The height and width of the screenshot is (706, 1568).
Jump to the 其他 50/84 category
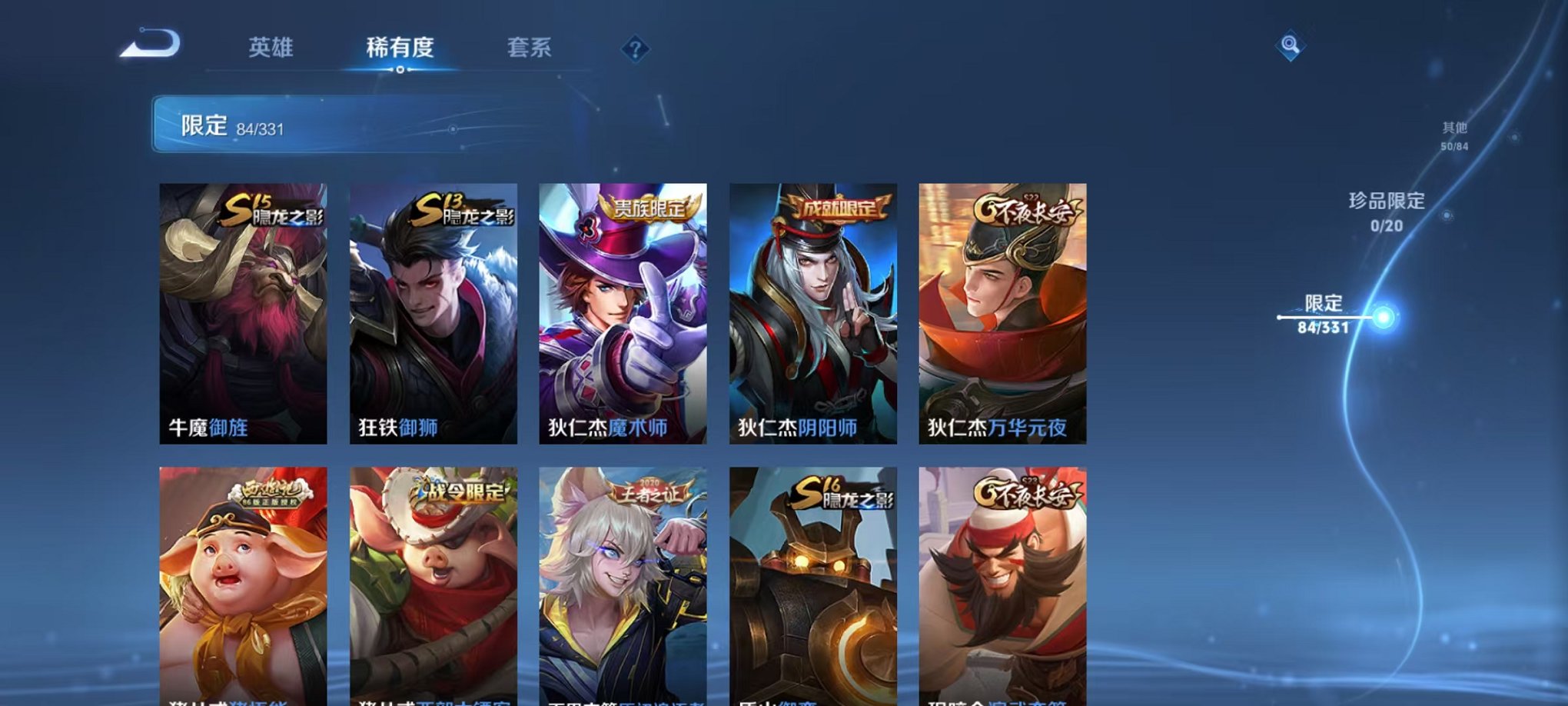click(1453, 137)
